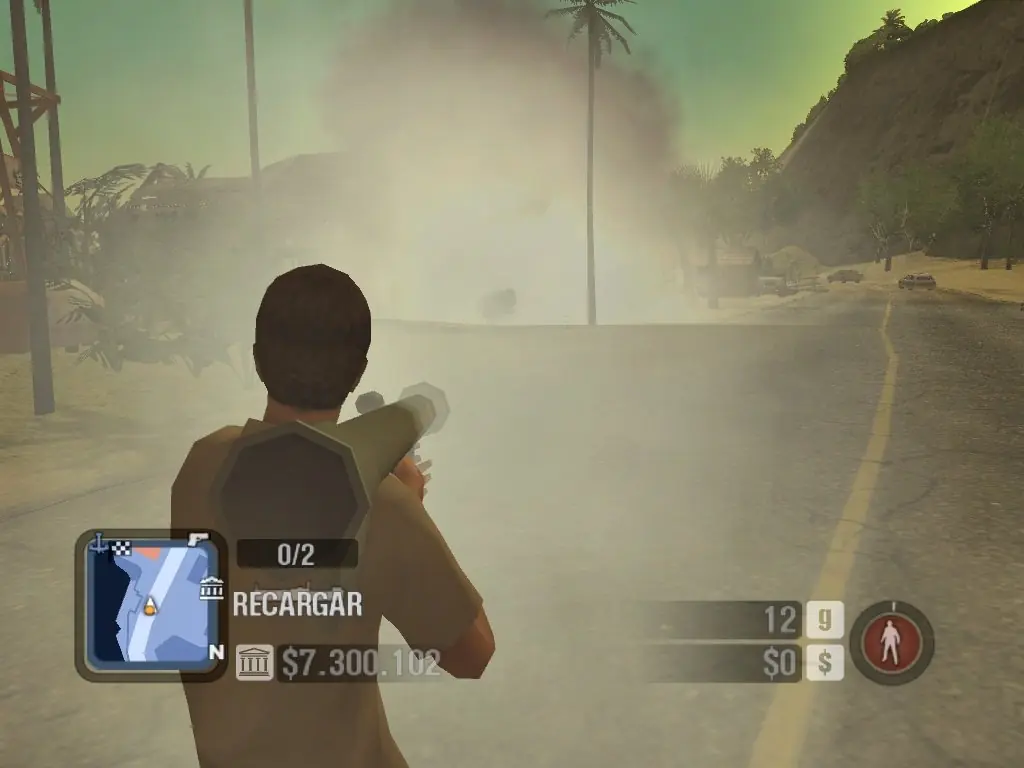Viewport: 1024px width, 768px height.
Task: Select the bank marker on the minimap edge
Action: (x=211, y=588)
